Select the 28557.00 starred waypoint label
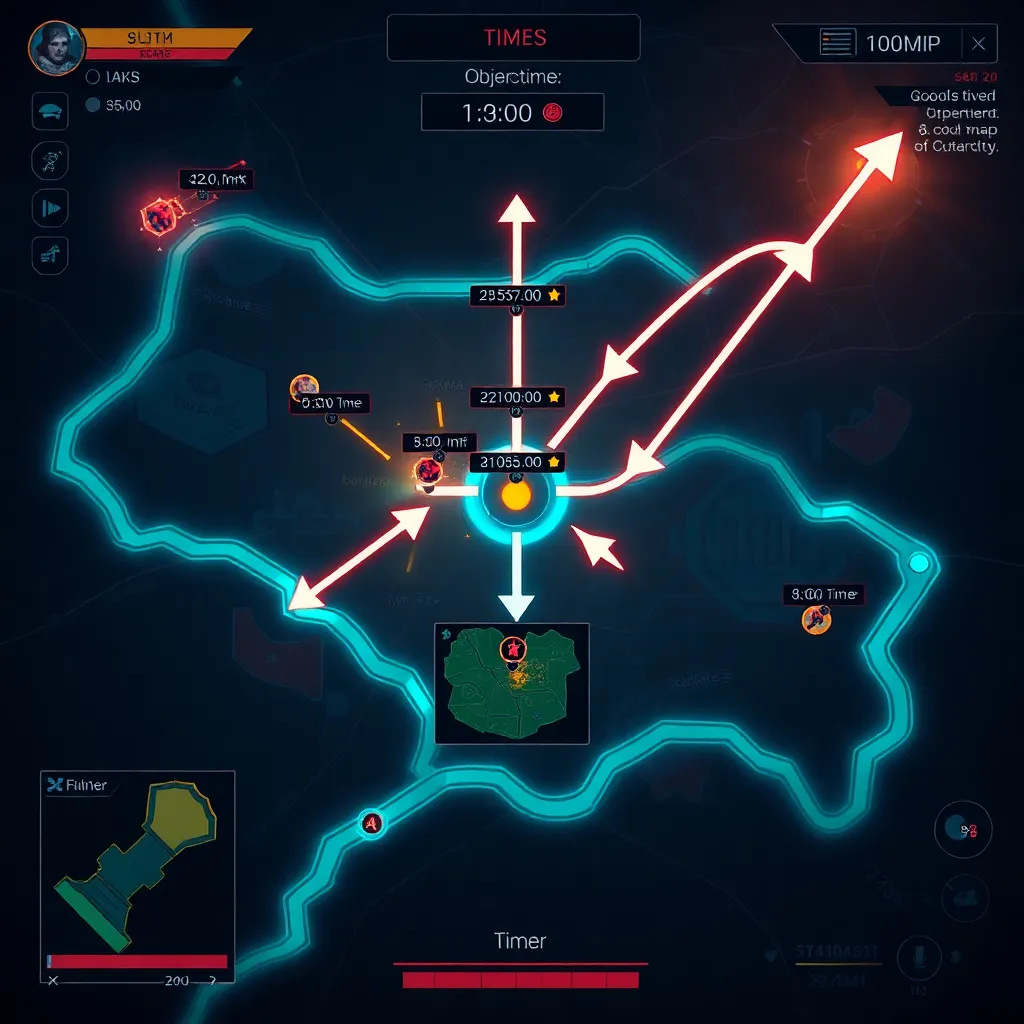Image resolution: width=1024 pixels, height=1024 pixels. point(517,295)
